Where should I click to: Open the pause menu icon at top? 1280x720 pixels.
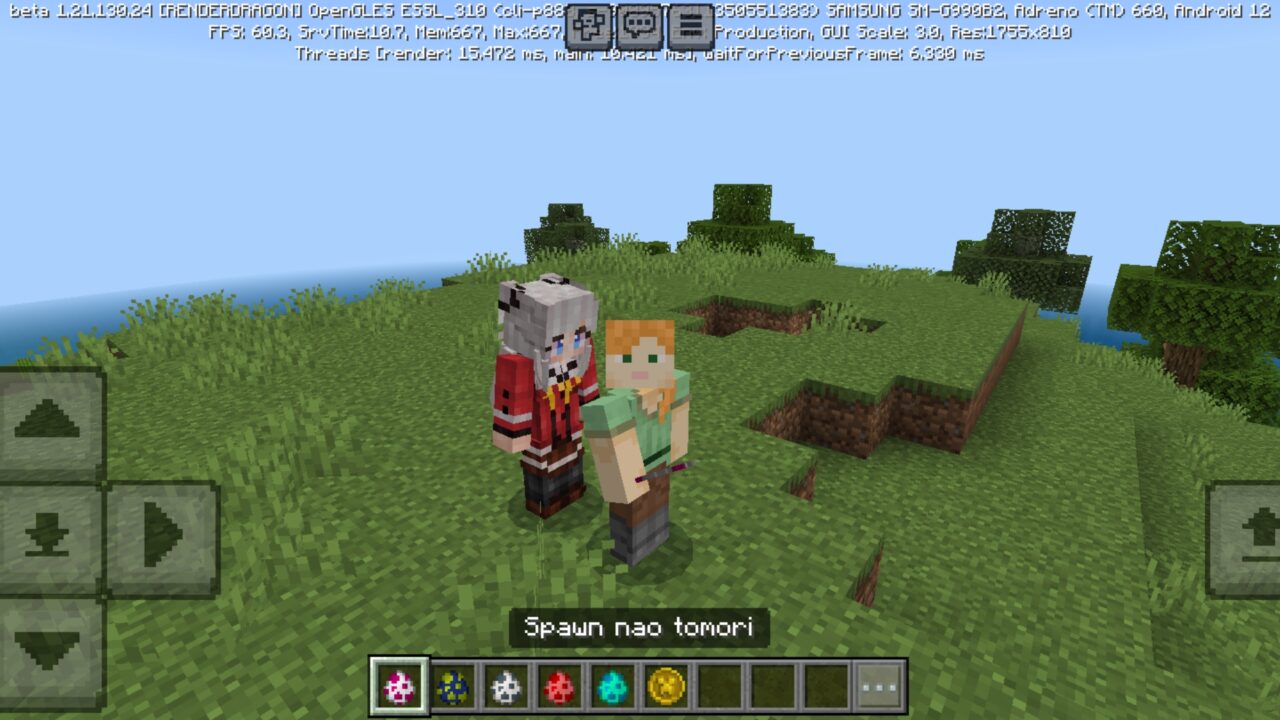689,22
